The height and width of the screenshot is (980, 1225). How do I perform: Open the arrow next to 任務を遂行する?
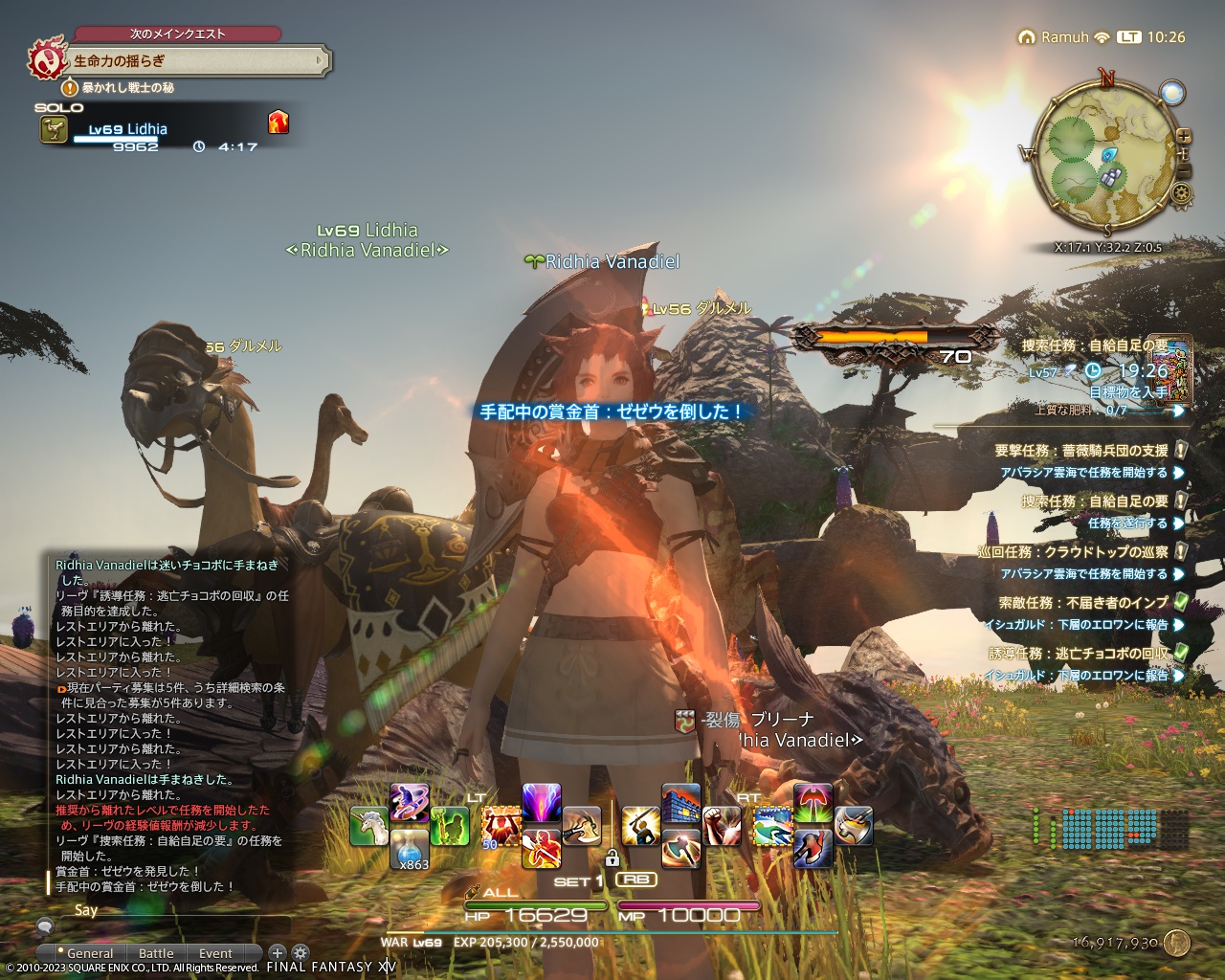pos(1177,522)
